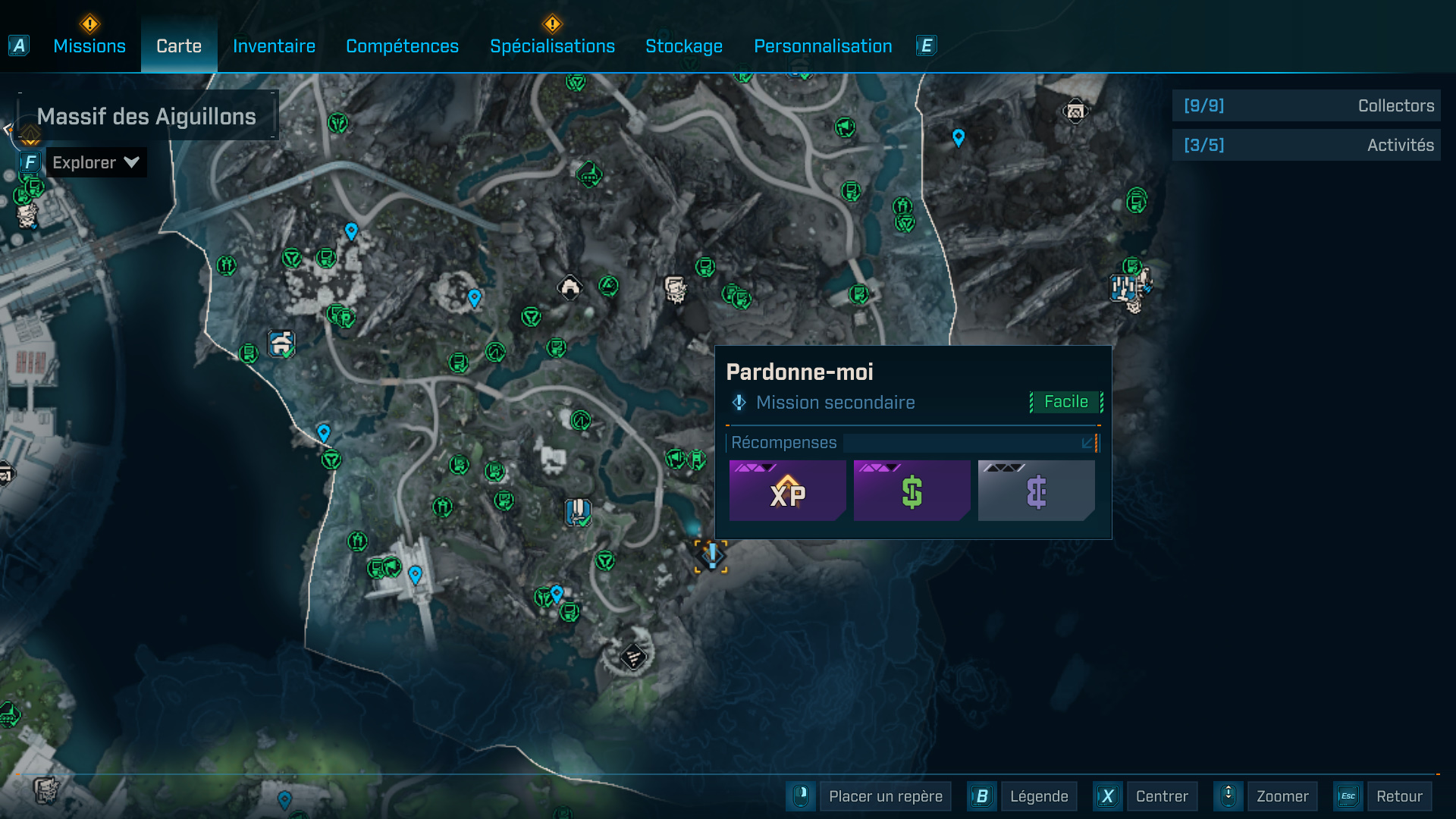Click the white tent icon in the map center
The height and width of the screenshot is (819, 1456).
click(569, 287)
